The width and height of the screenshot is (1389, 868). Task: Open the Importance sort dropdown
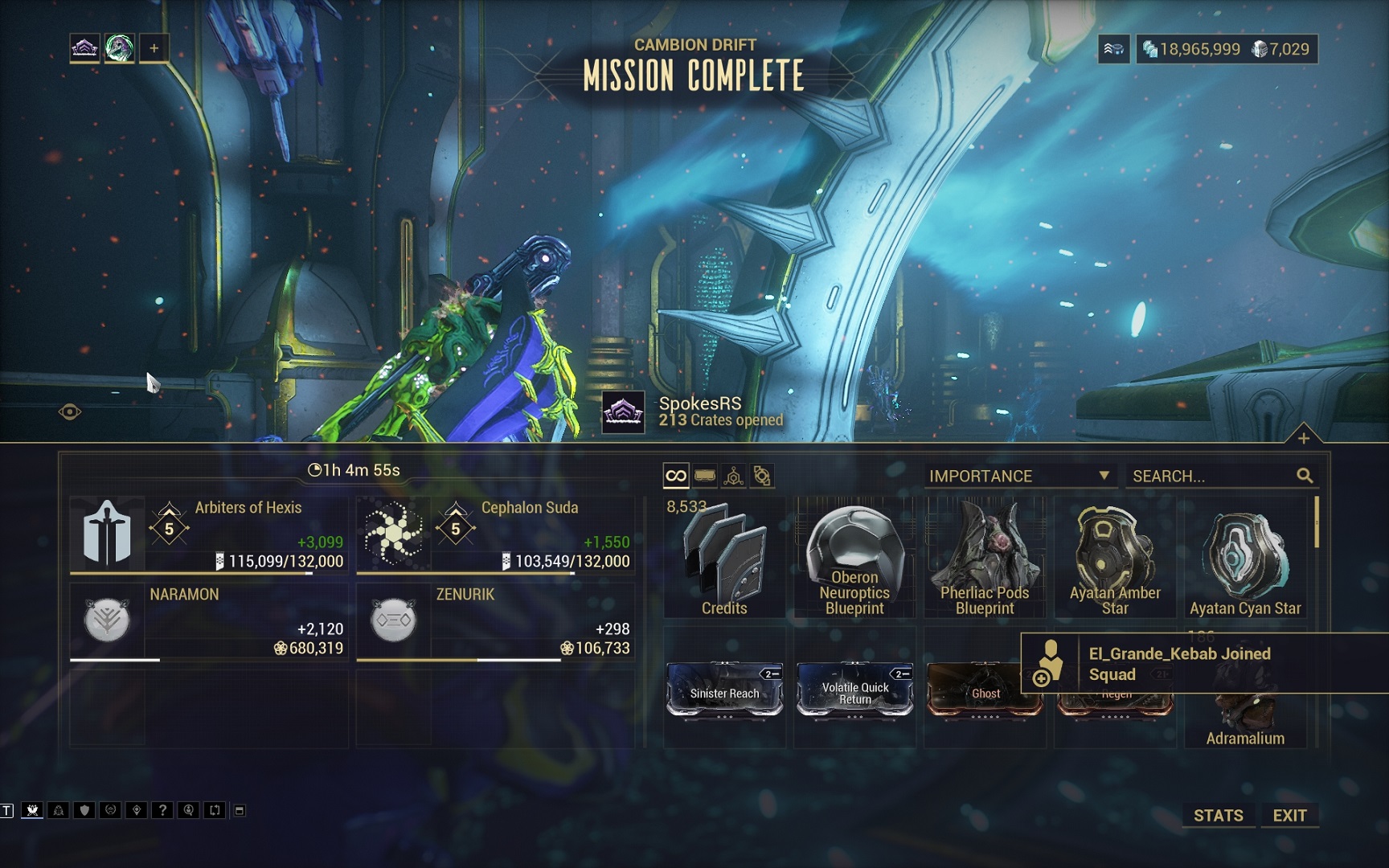click(1019, 476)
